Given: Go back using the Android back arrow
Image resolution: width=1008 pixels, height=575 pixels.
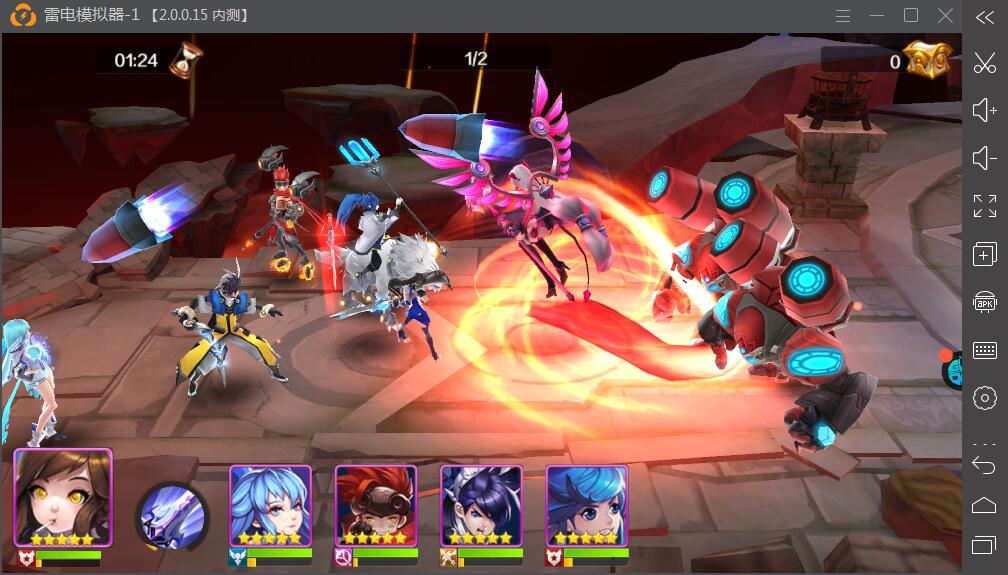Looking at the screenshot, I should [985, 465].
